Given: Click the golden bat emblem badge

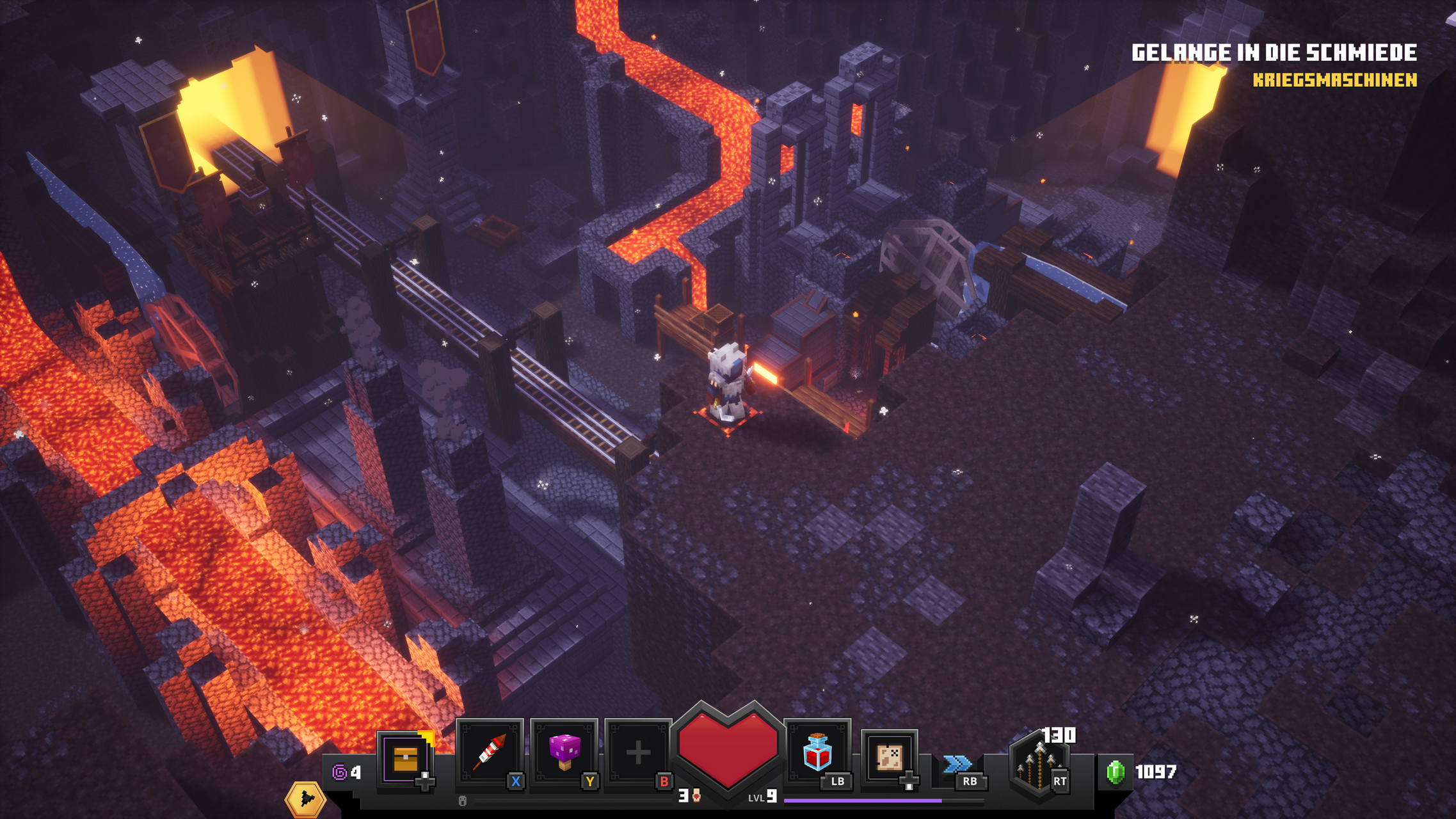Looking at the screenshot, I should click(305, 799).
